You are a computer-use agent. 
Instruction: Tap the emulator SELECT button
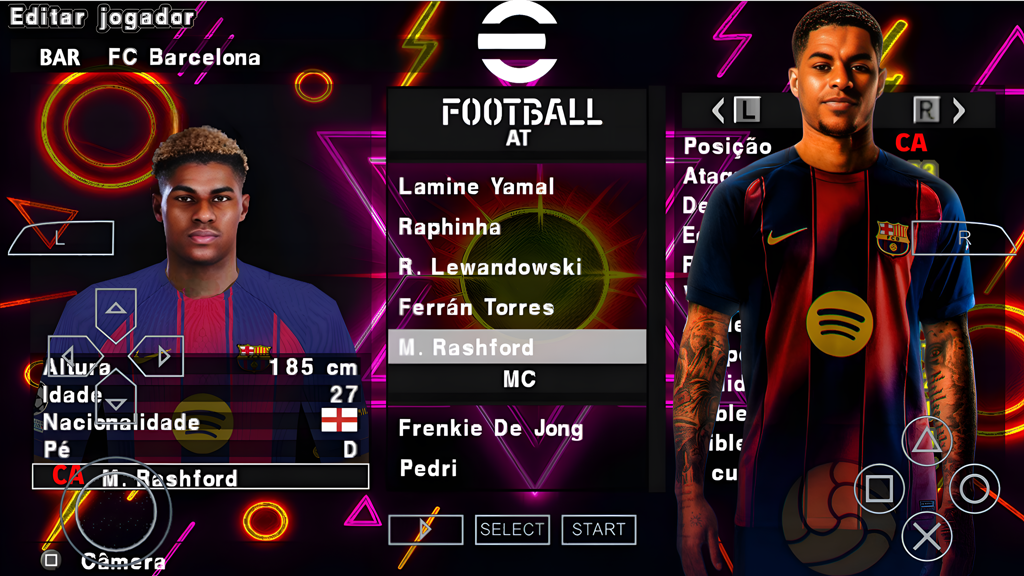coord(512,530)
